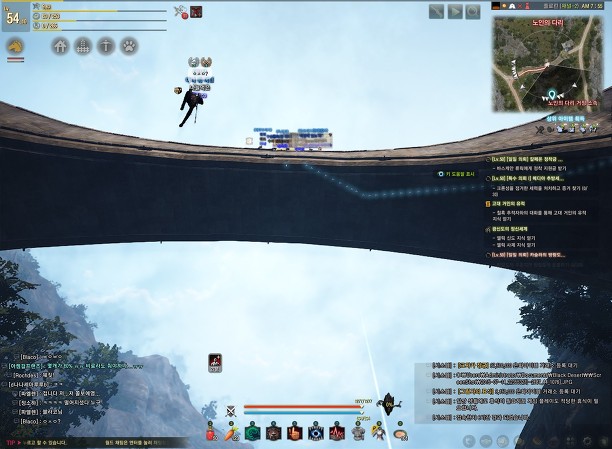Open the paw print pet icon
612x449 pixels.
129,46
